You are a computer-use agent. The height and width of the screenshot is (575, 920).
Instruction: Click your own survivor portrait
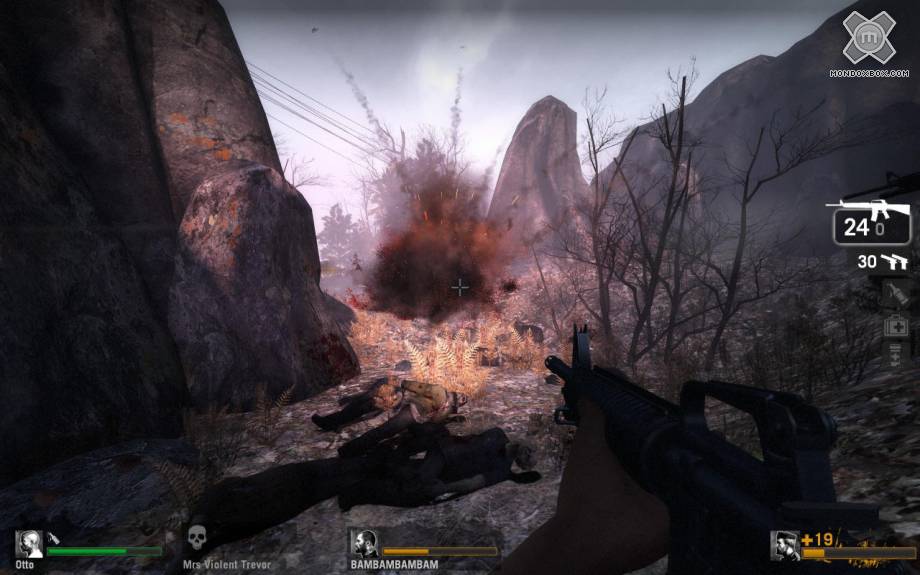(x=784, y=545)
